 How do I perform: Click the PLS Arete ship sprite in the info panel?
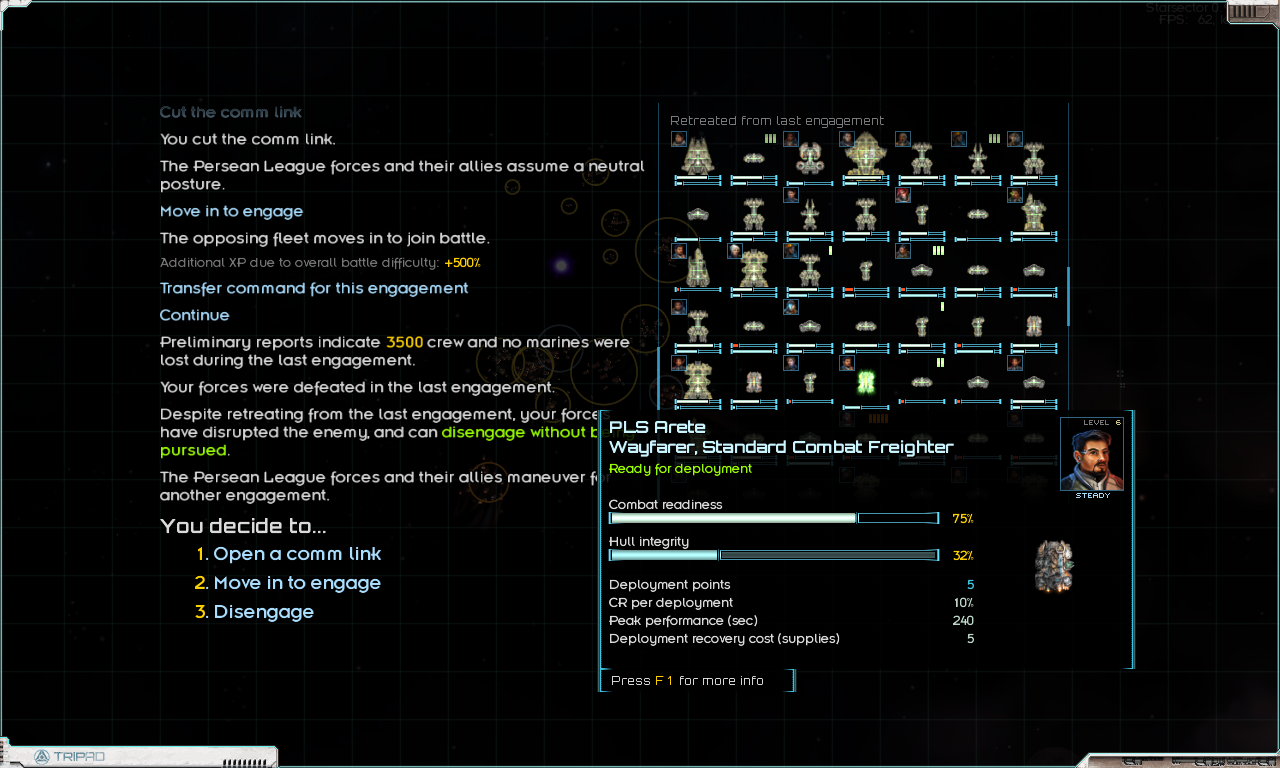pyautogui.click(x=1054, y=565)
